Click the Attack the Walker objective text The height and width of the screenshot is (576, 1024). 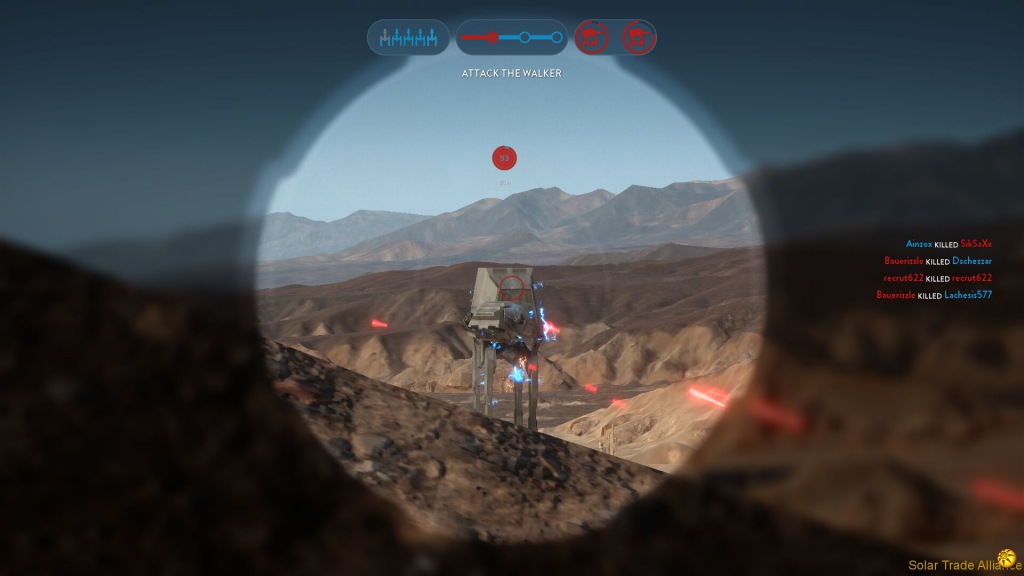tap(511, 73)
